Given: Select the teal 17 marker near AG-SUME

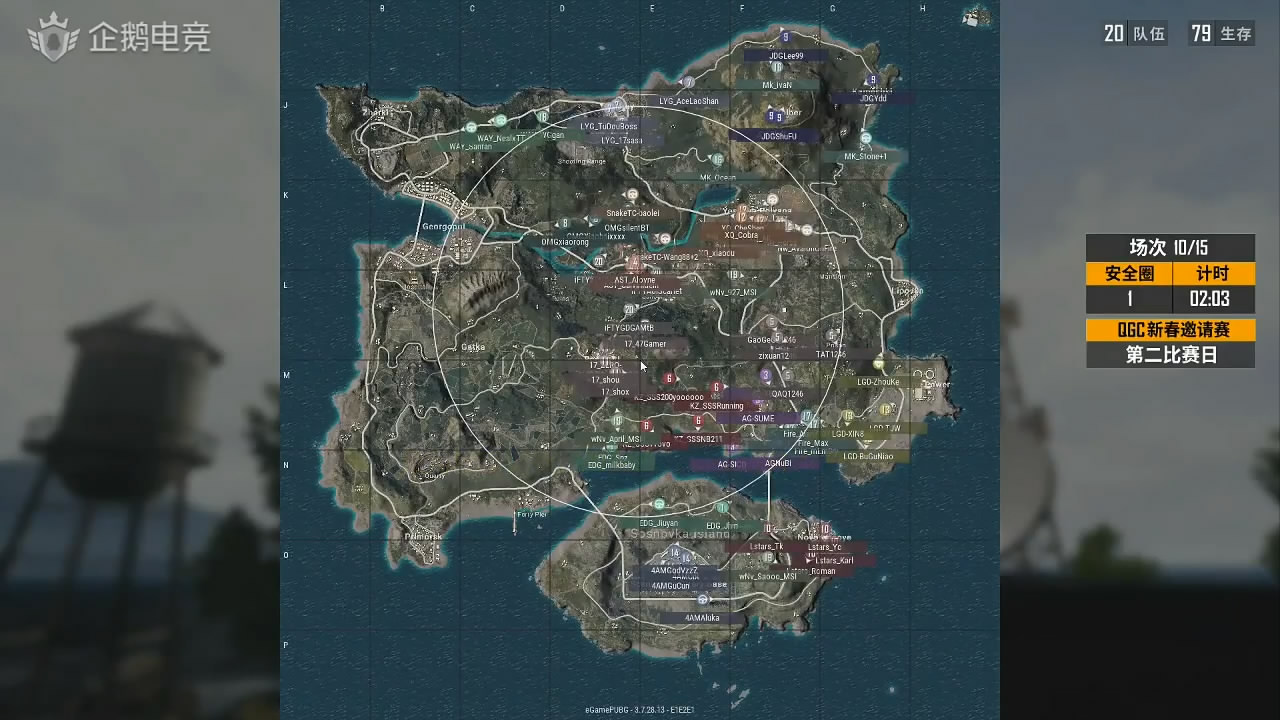Looking at the screenshot, I should click(x=806, y=416).
